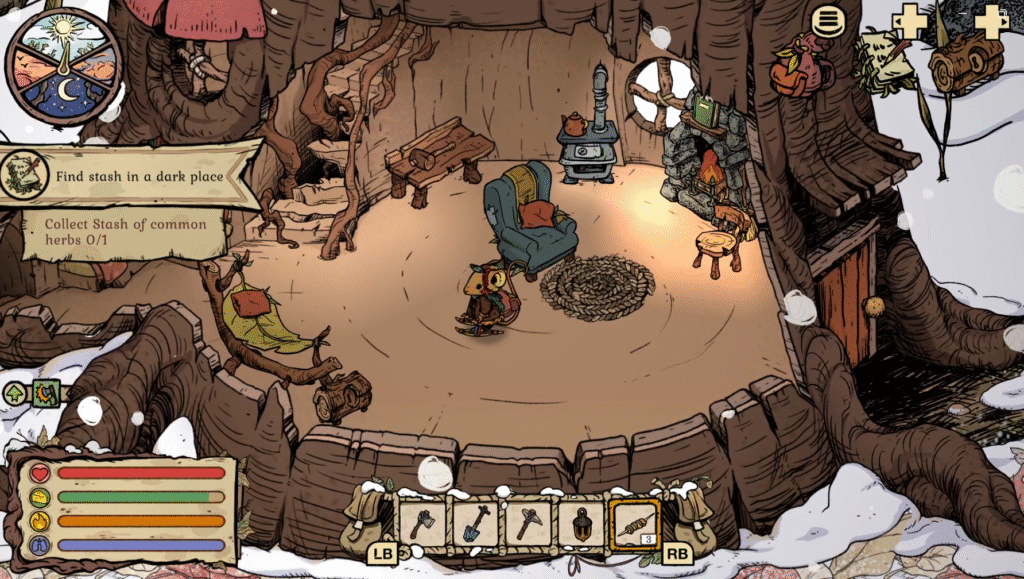The height and width of the screenshot is (579, 1024).
Task: Open the red backpack inventory
Action: coord(801,67)
